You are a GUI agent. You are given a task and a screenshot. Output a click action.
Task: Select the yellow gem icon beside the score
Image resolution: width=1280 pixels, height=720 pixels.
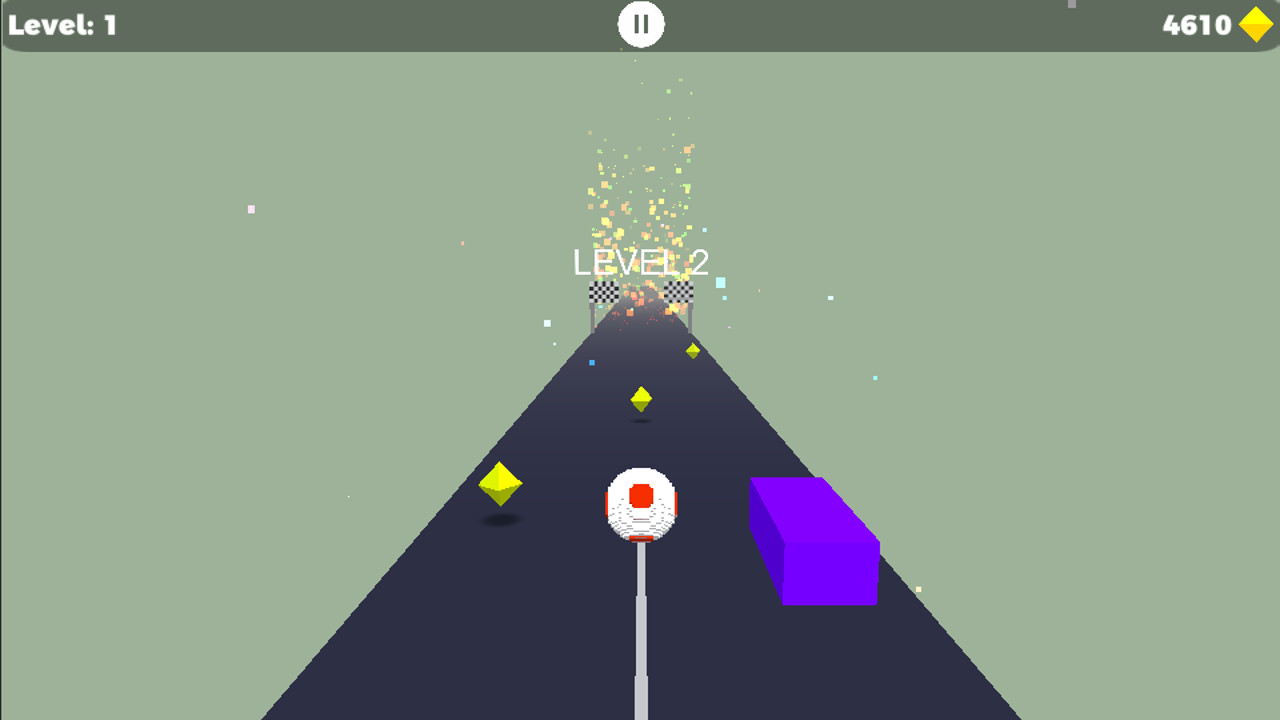tap(1256, 24)
